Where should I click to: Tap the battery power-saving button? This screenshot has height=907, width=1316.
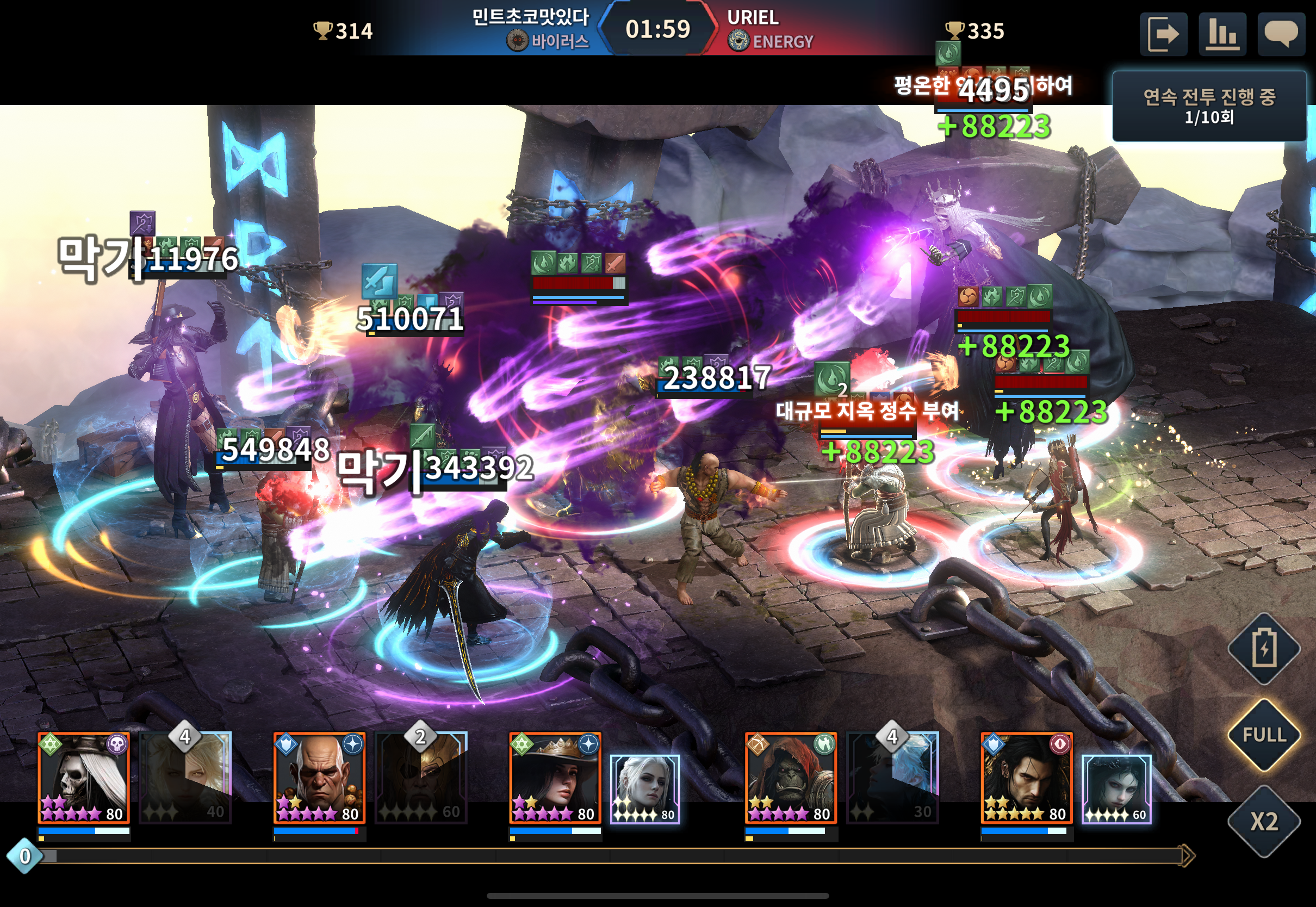(1264, 648)
